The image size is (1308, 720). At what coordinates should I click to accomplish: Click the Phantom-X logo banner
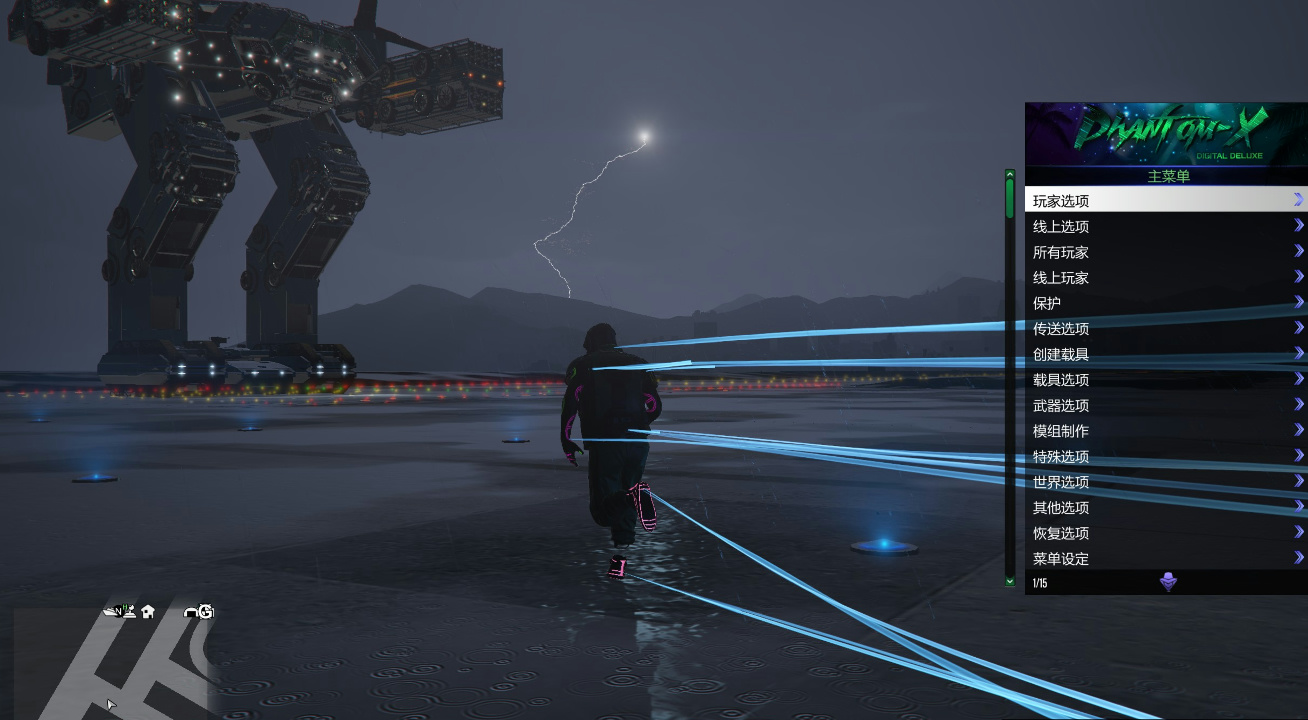[x=1164, y=135]
